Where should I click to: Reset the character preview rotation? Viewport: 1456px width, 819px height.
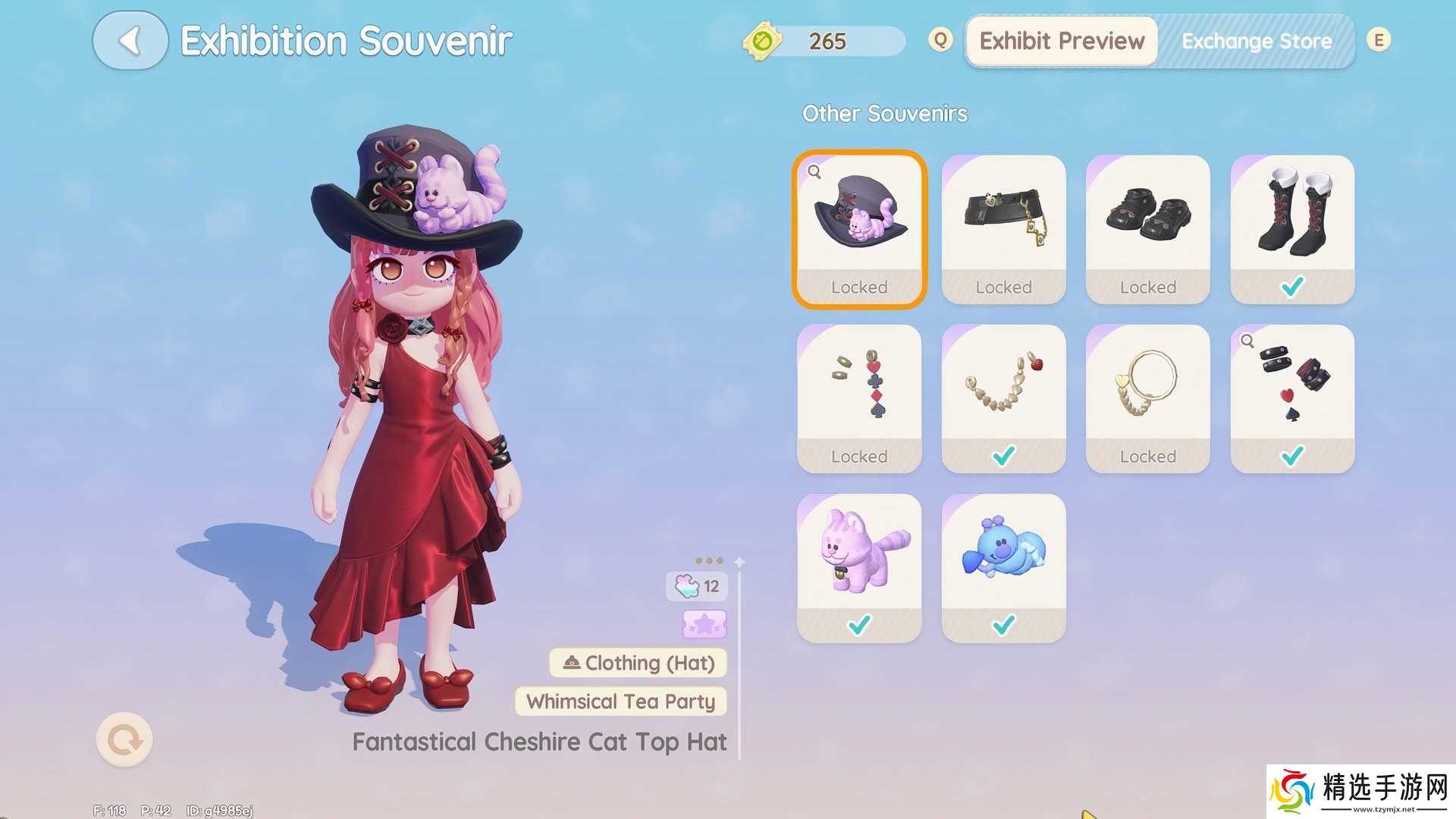(124, 739)
